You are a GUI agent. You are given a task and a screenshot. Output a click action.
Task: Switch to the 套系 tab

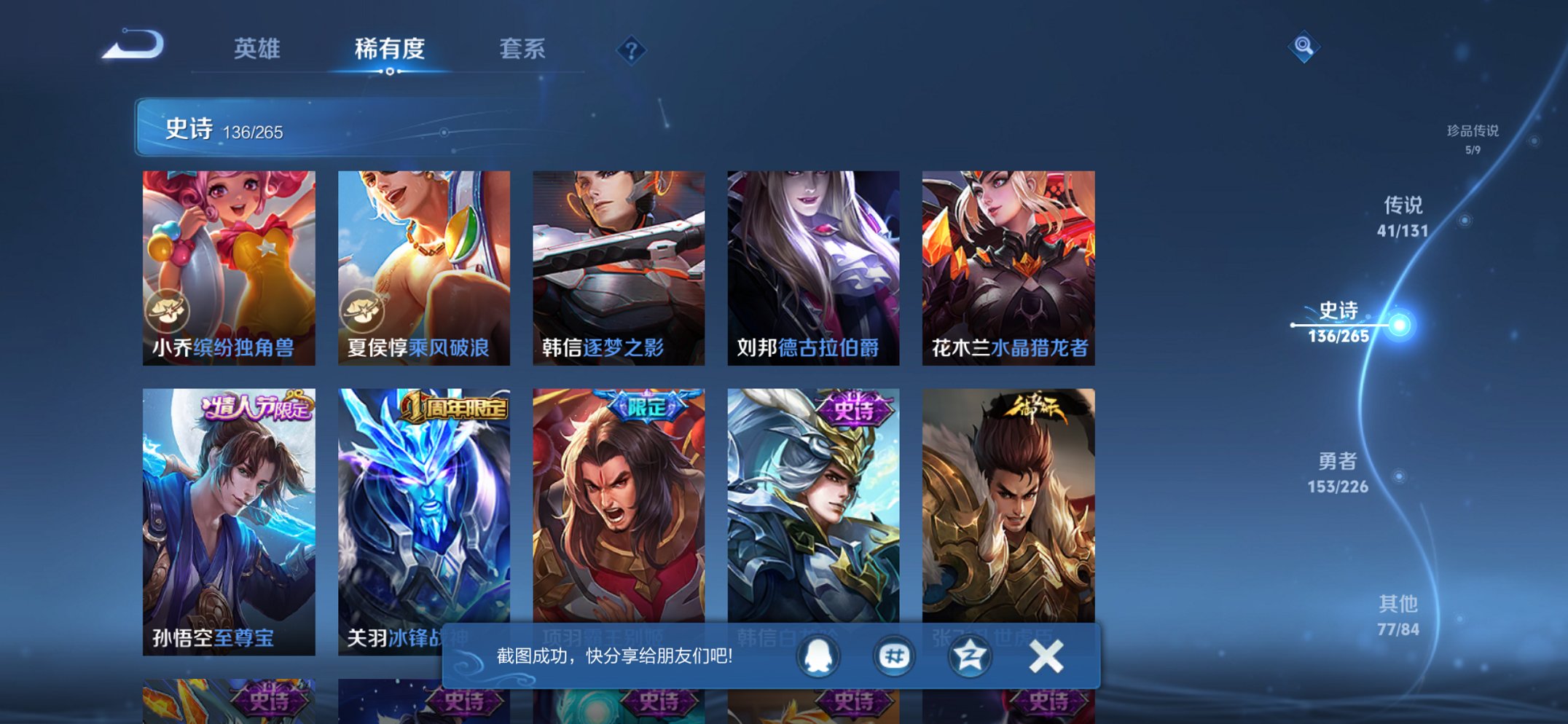pyautogui.click(x=522, y=48)
